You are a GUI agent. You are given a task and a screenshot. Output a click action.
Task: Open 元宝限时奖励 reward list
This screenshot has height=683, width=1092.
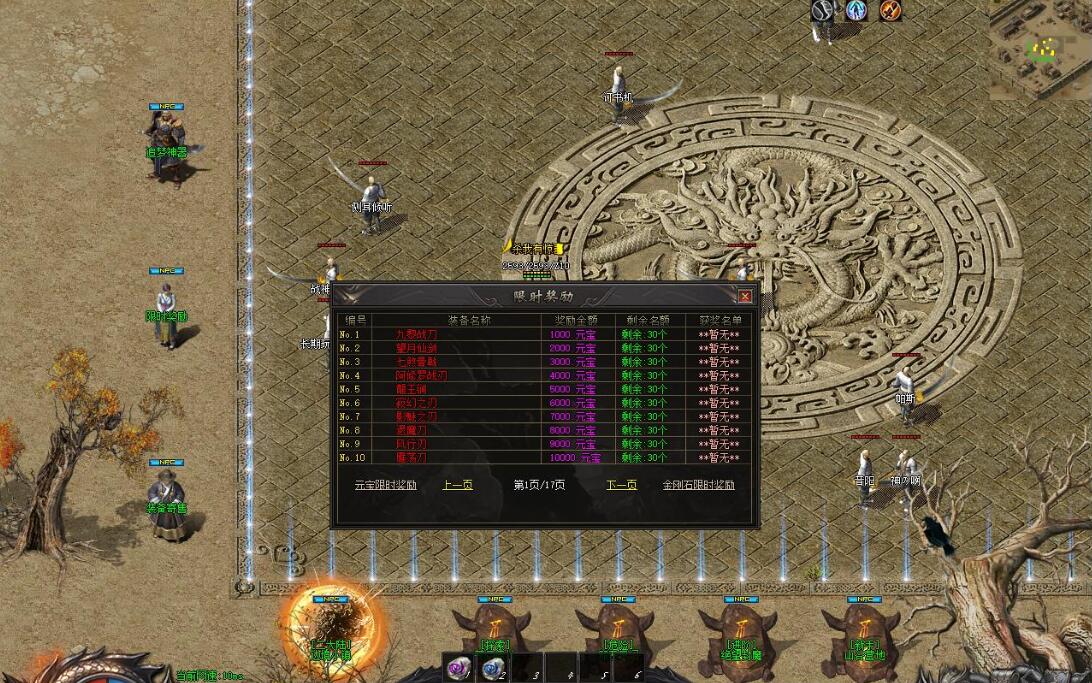pos(385,485)
